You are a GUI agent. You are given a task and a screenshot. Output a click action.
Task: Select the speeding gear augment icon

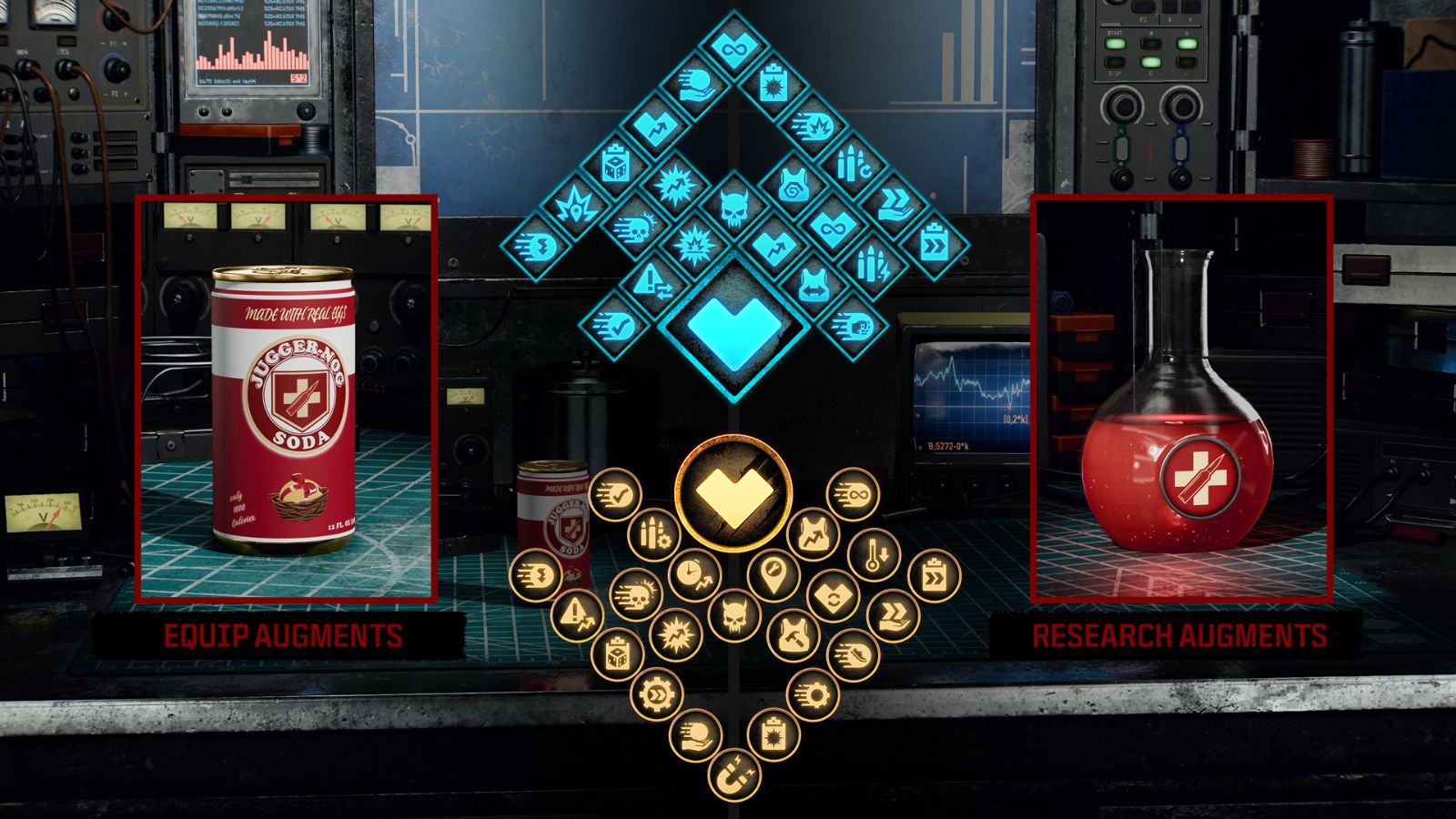click(813, 693)
